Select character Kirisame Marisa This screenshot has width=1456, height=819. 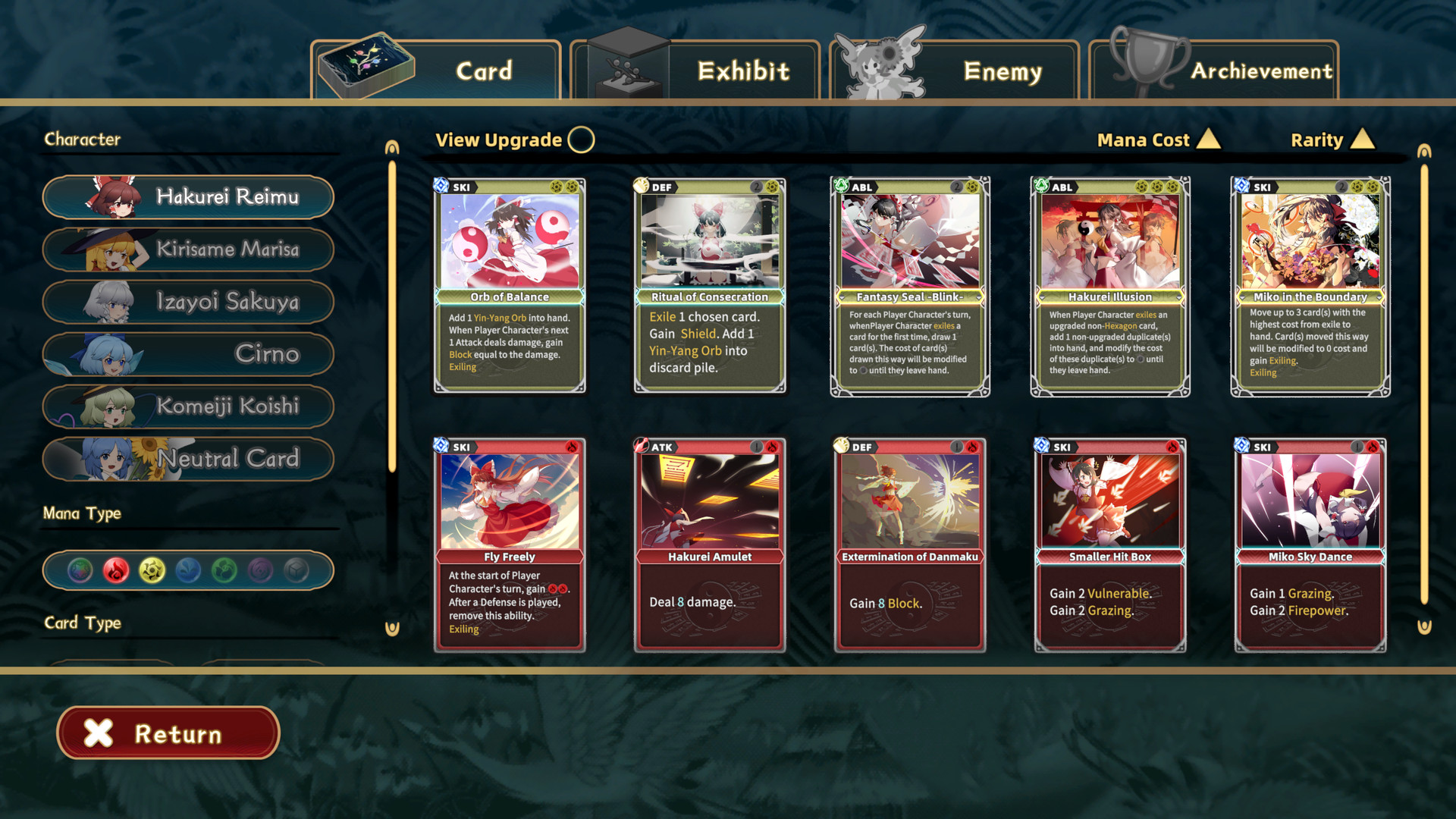point(187,249)
